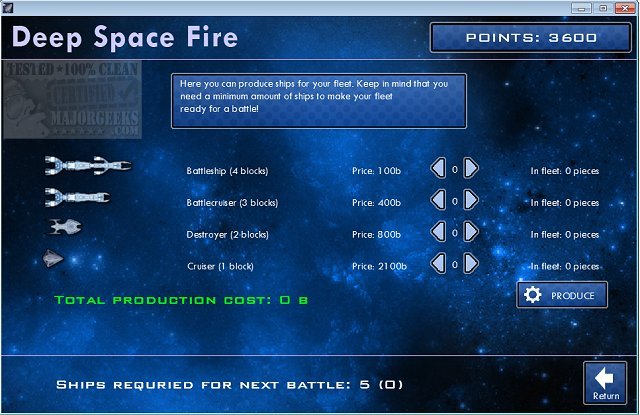
Task: Decrease Battlecruiser quantity with left arrow
Action: pyautogui.click(x=437, y=201)
